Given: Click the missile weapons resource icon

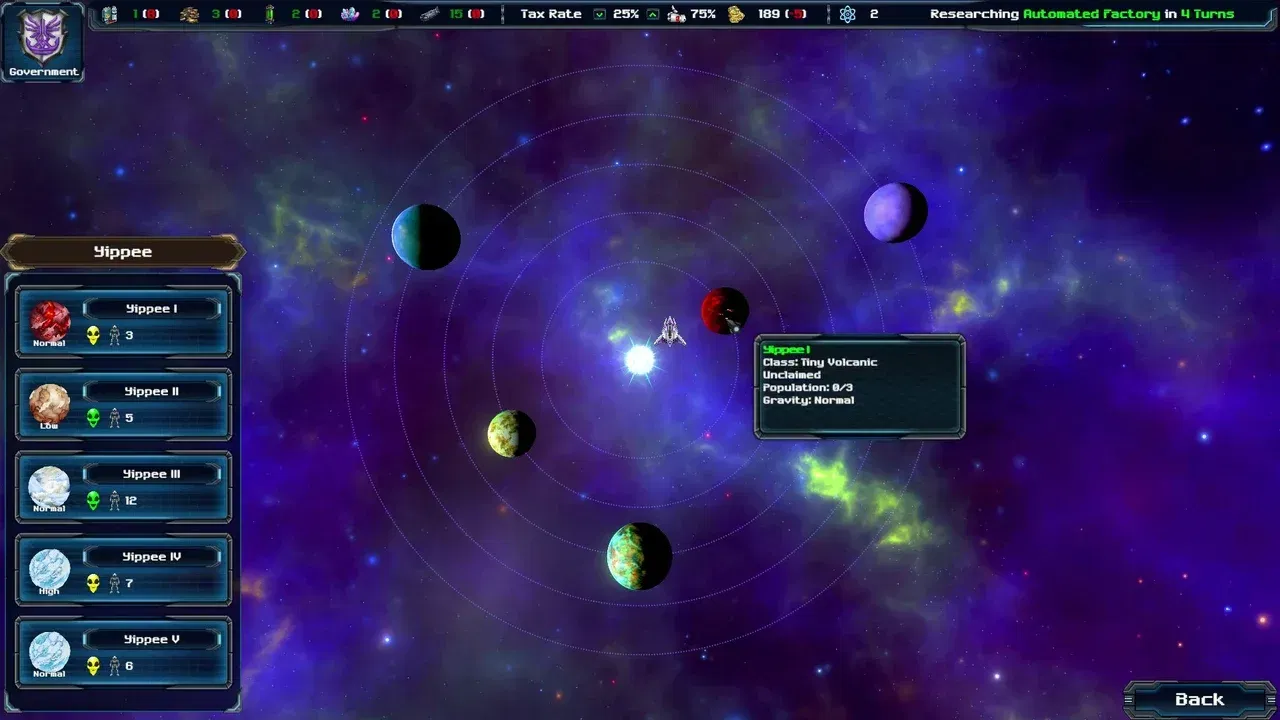Looking at the screenshot, I should click(x=432, y=14).
